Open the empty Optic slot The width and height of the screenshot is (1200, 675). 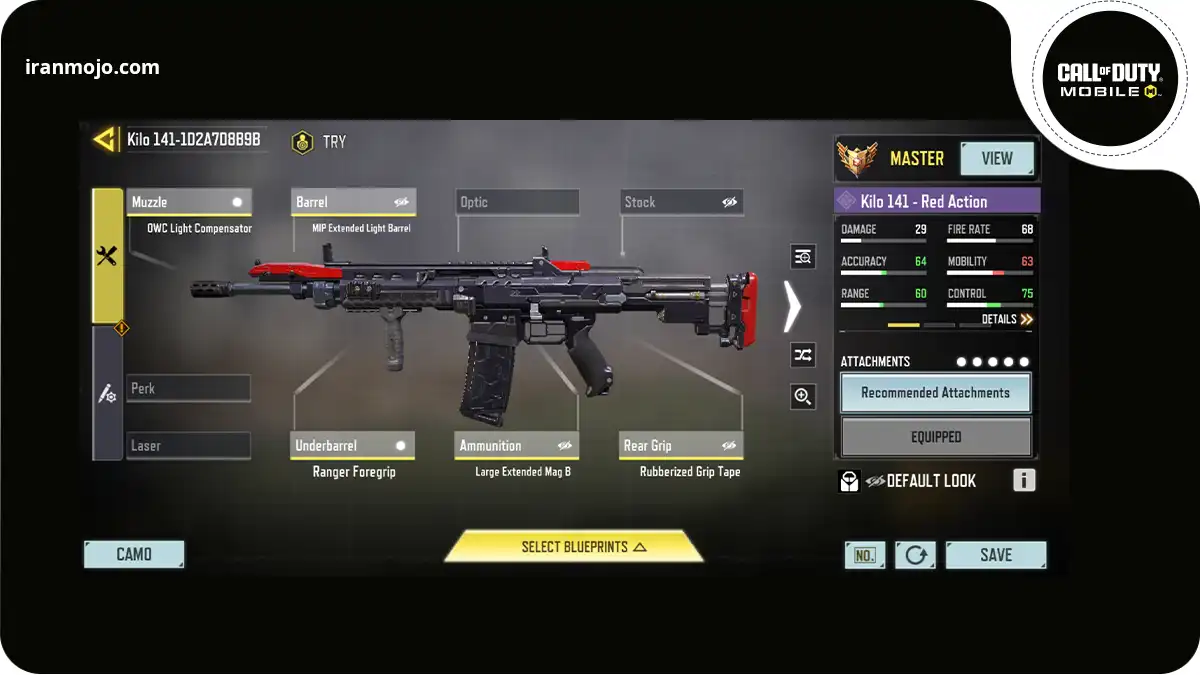tap(517, 202)
